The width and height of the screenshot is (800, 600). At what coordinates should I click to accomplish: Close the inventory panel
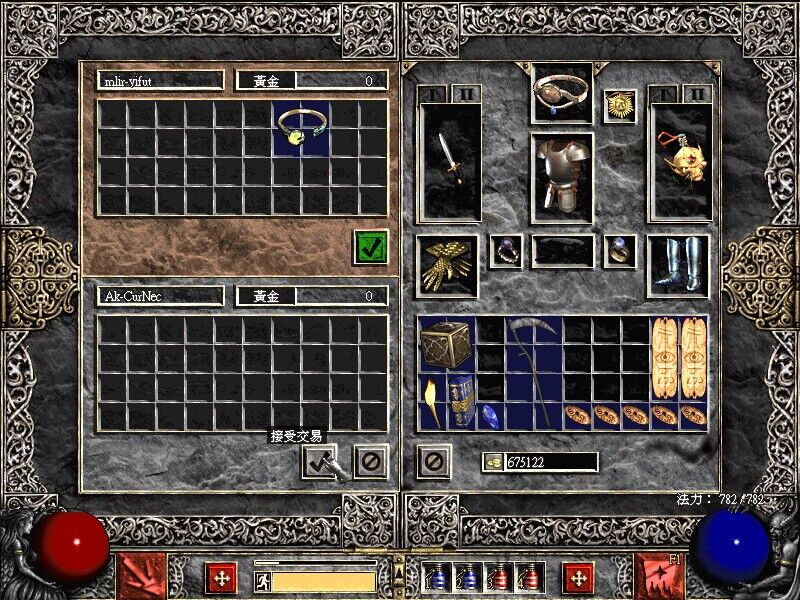coord(433,461)
